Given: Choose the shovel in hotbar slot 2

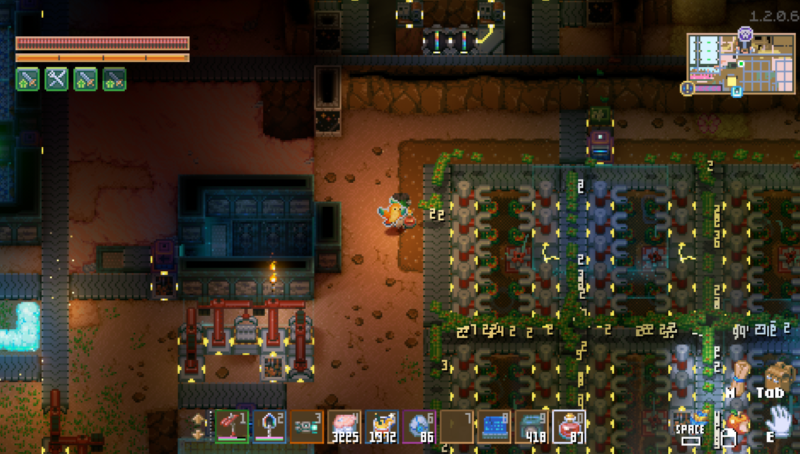Looking at the screenshot, I should tap(269, 426).
